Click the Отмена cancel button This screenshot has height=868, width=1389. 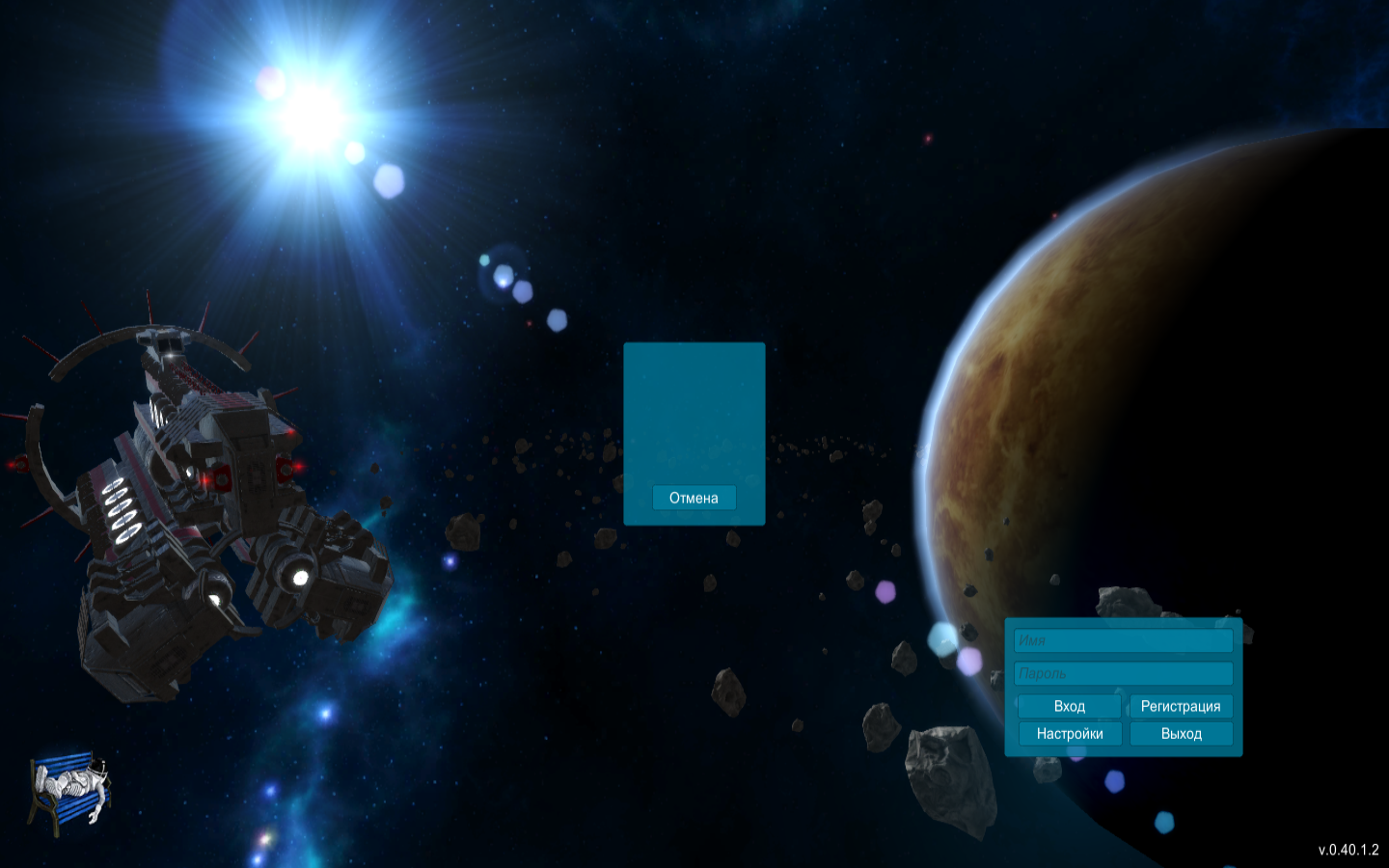(x=694, y=498)
